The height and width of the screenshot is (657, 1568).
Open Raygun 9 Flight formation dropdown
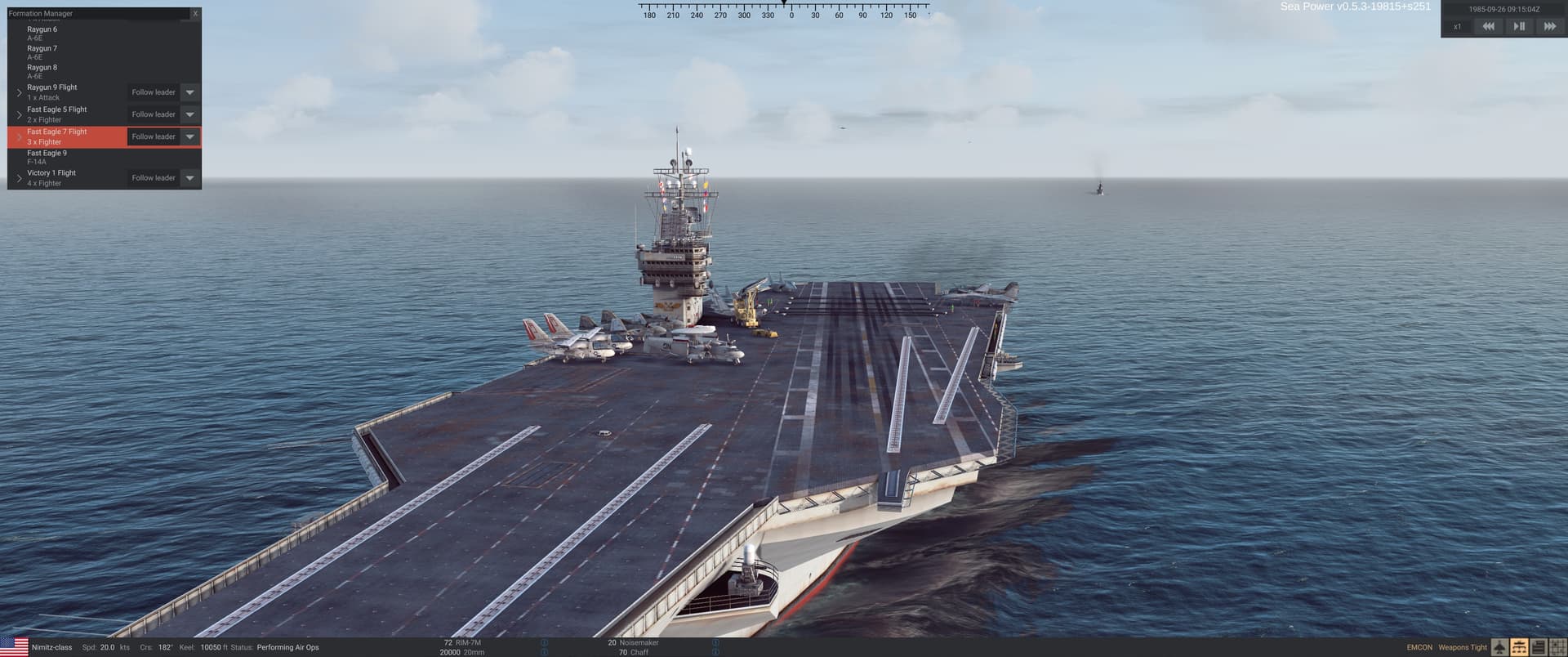click(x=189, y=92)
